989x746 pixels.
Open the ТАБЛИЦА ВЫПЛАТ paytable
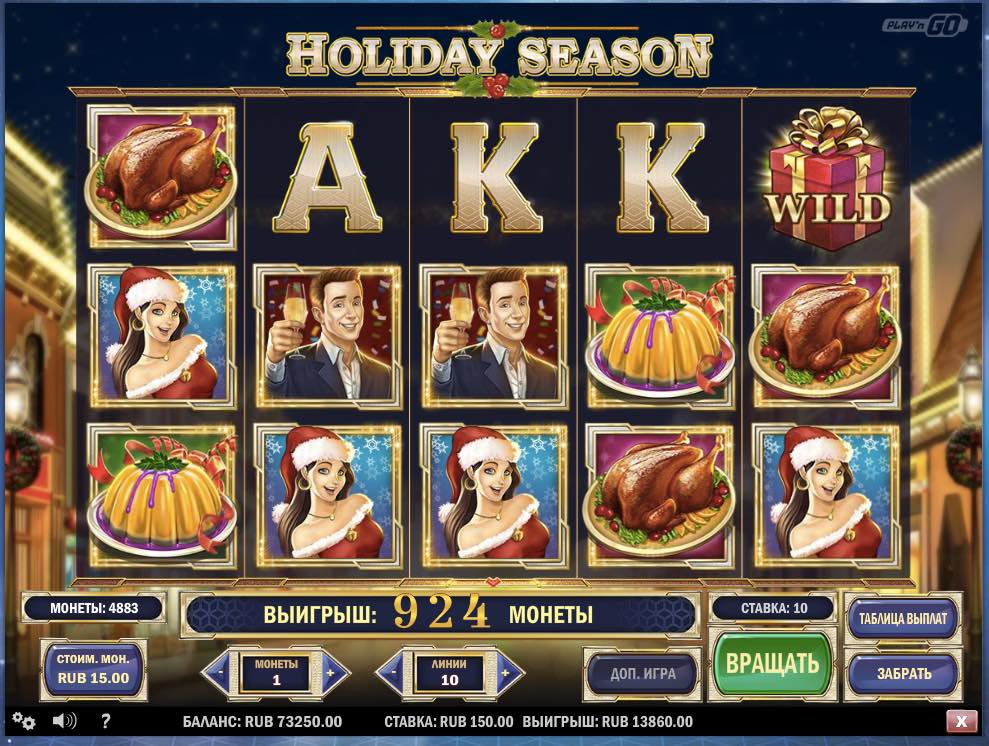point(903,617)
